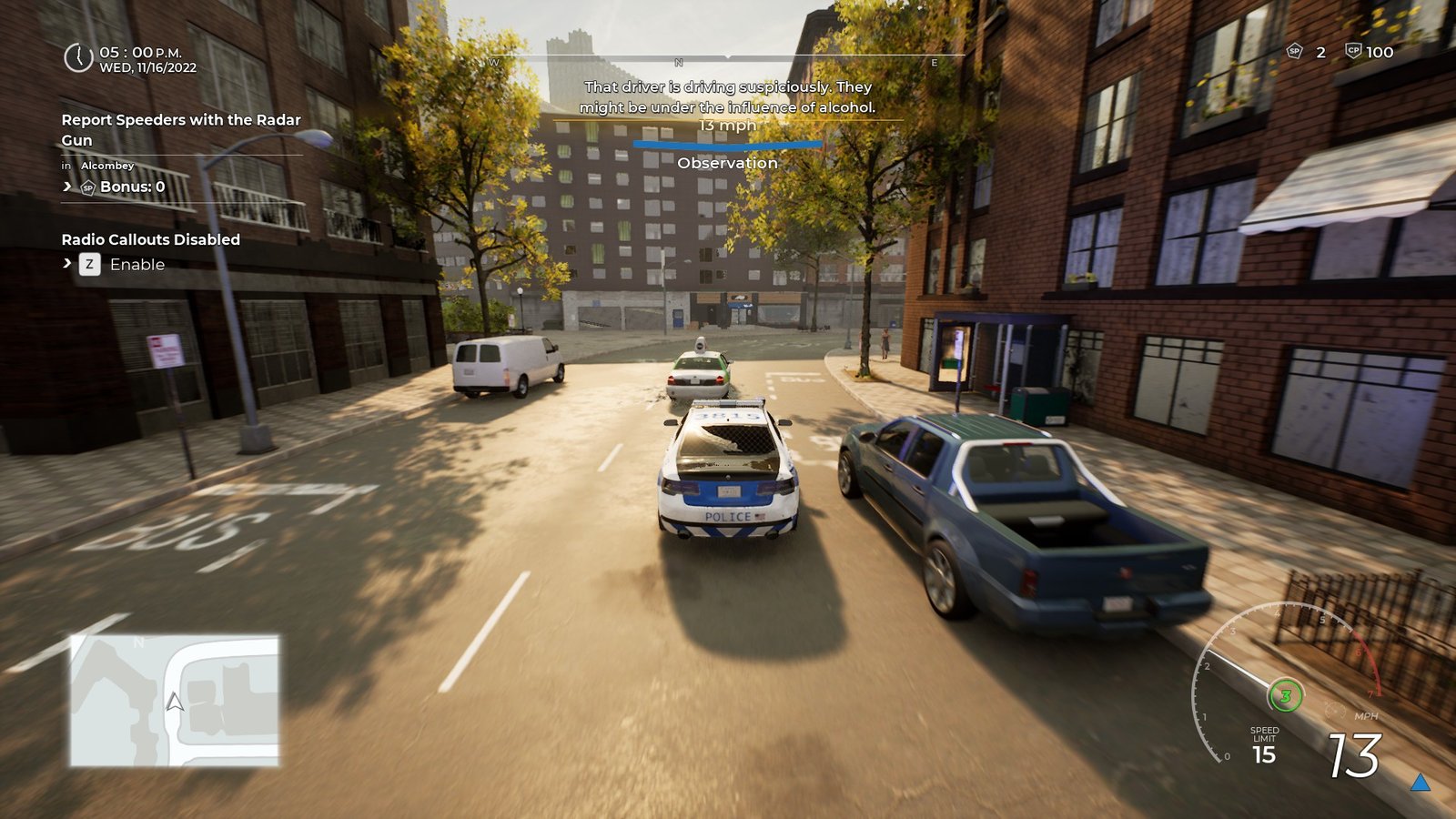
Task: Click the green gear indicator on the speedometer
Action: 1285,697
